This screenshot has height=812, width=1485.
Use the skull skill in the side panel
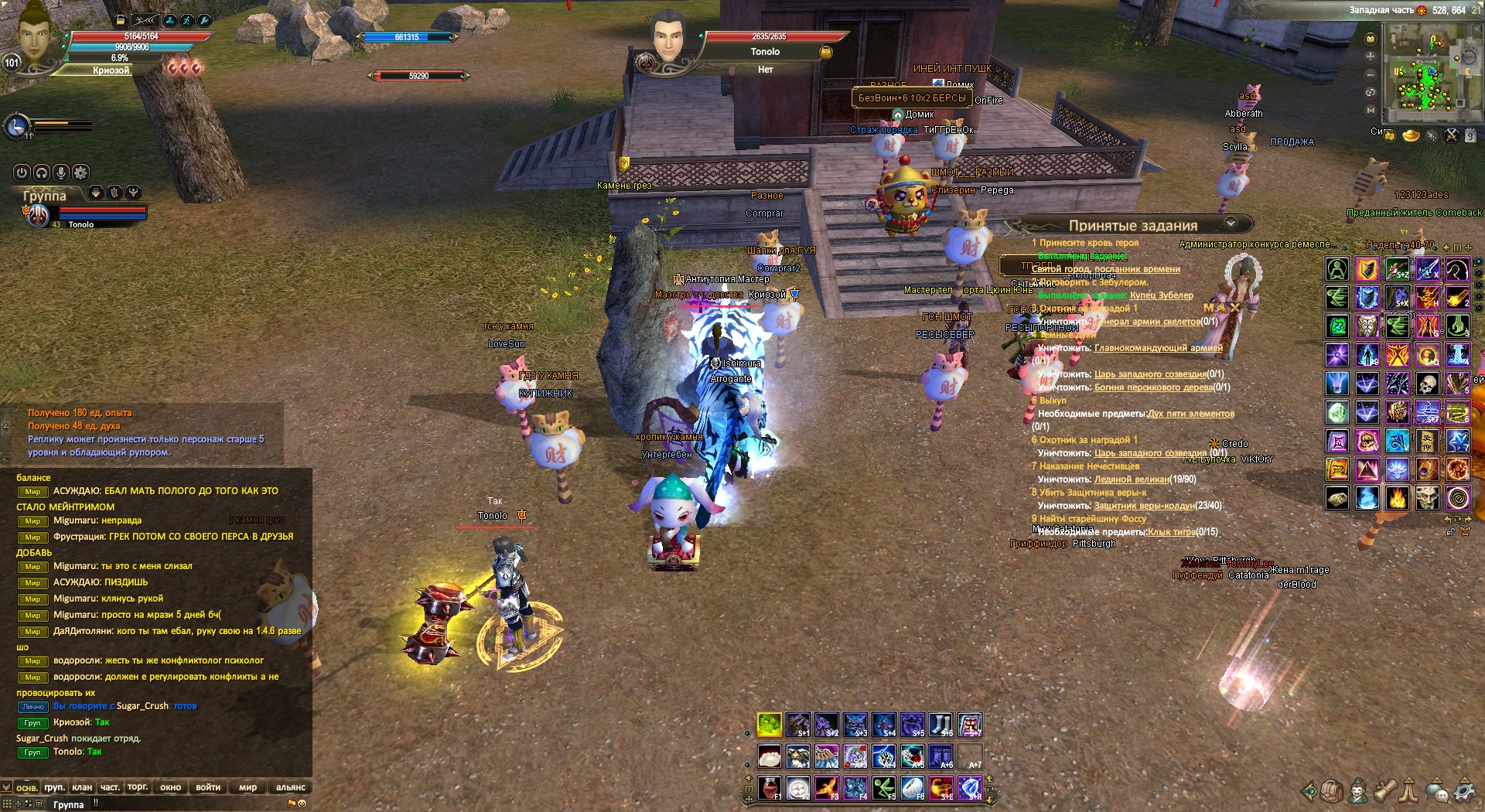pyautogui.click(x=1427, y=384)
